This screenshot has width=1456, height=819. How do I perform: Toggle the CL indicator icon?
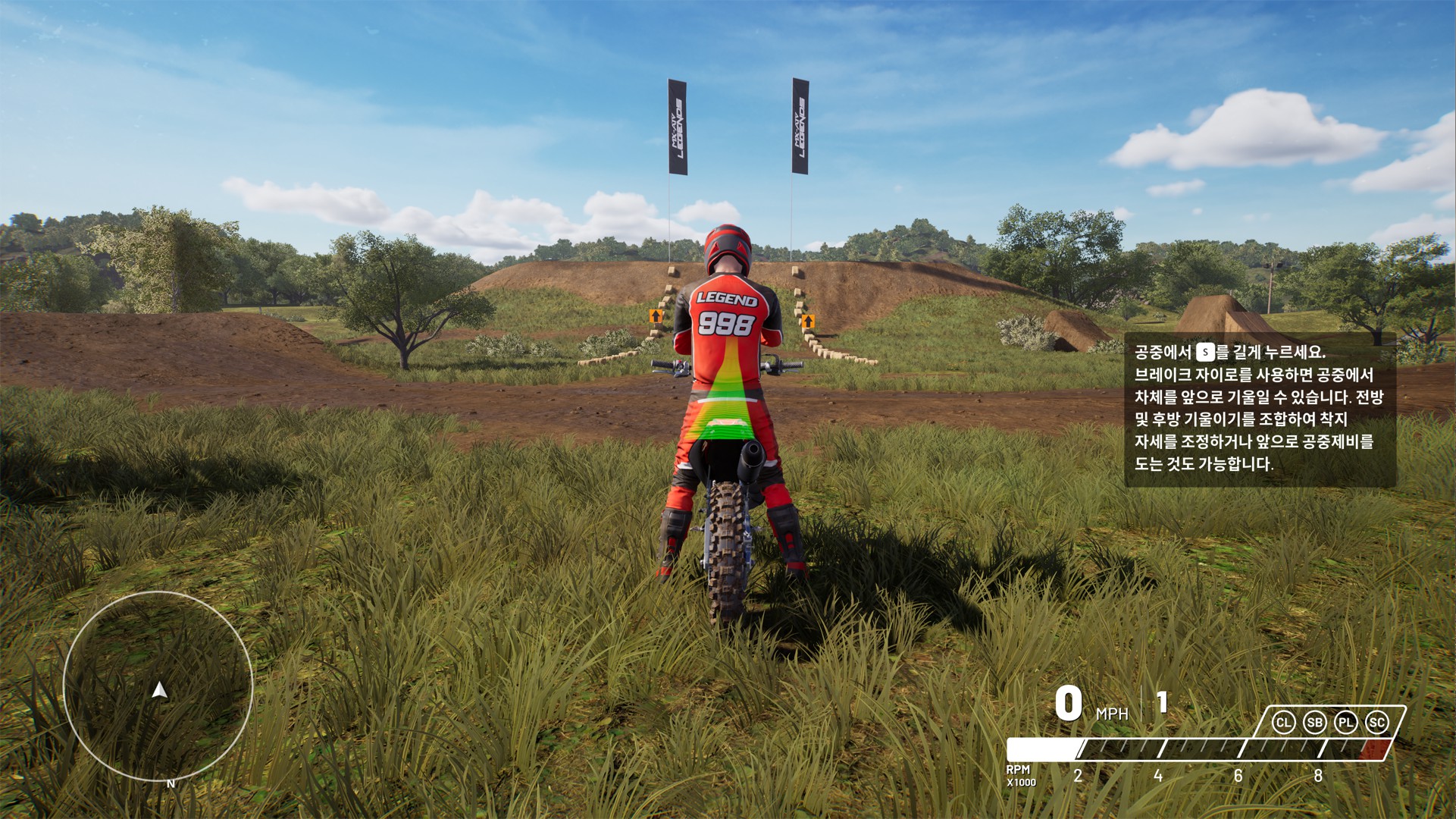coord(1283,723)
